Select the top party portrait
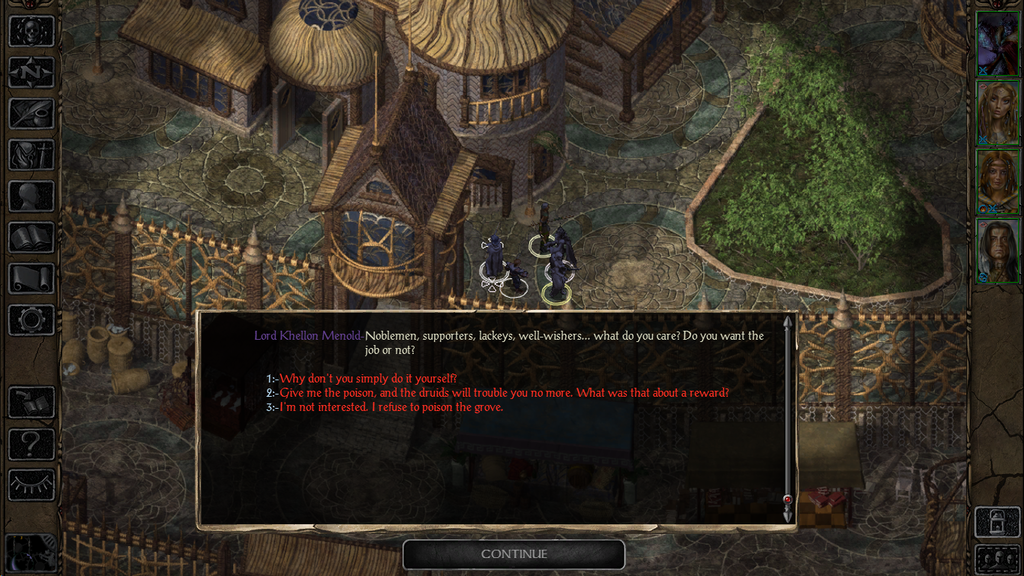Image resolution: width=1024 pixels, height=576 pixels. [997, 43]
